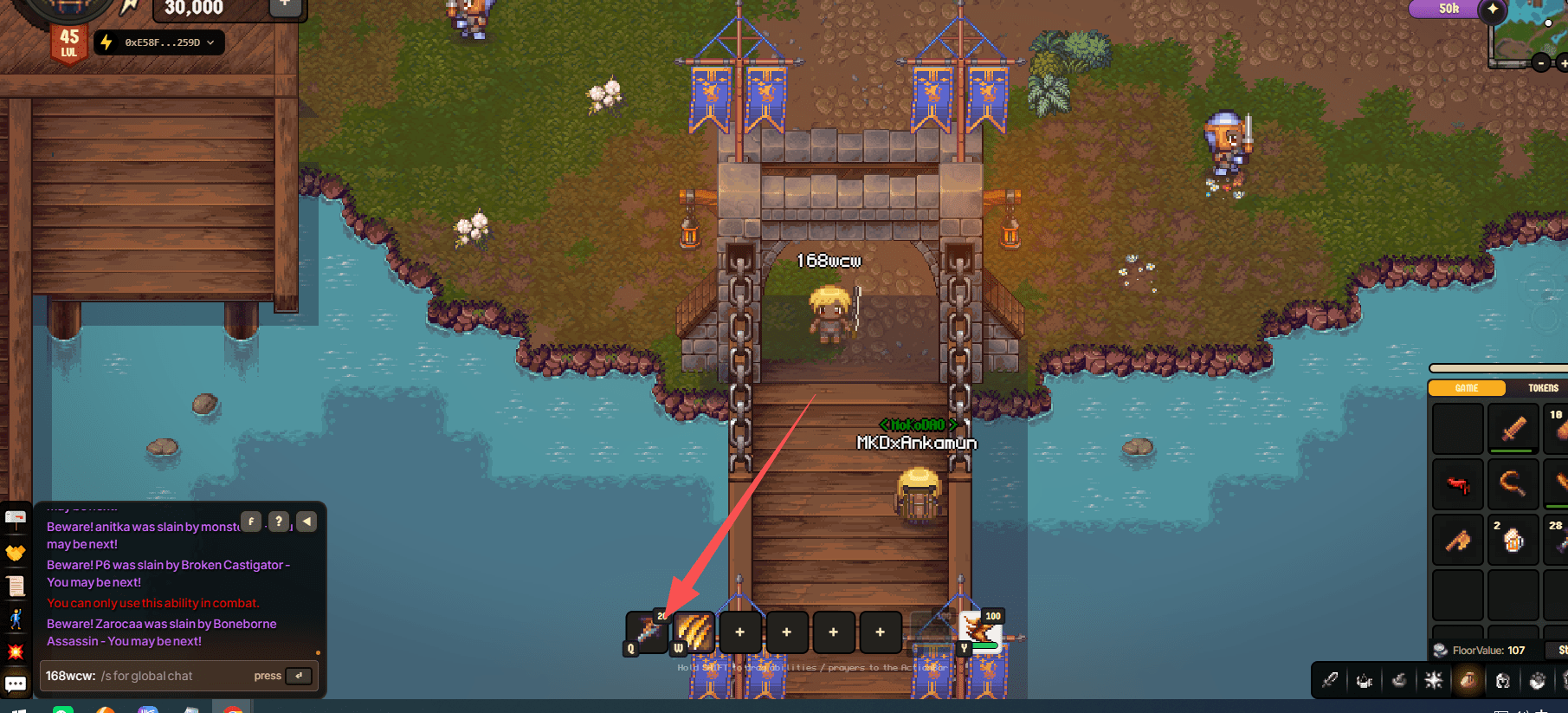Select the curved hook inventory item
The image size is (1568, 713).
(1513, 484)
